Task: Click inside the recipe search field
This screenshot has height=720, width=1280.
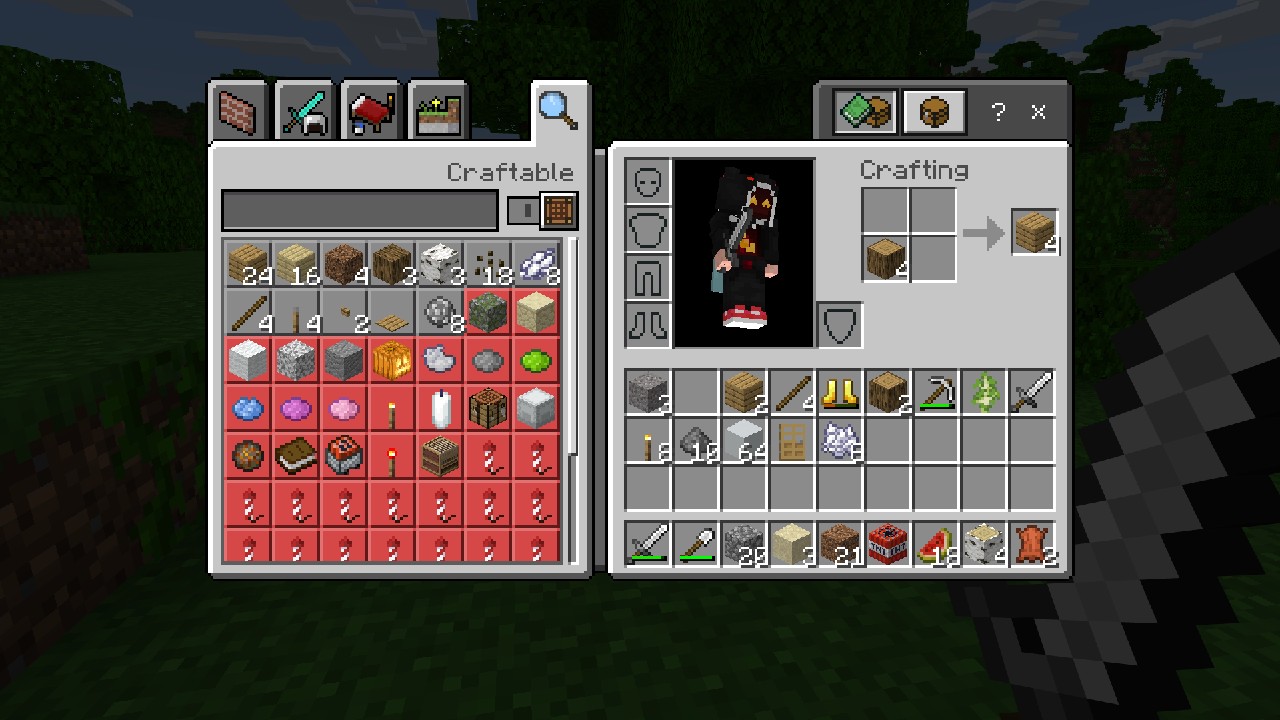Action: click(x=360, y=210)
